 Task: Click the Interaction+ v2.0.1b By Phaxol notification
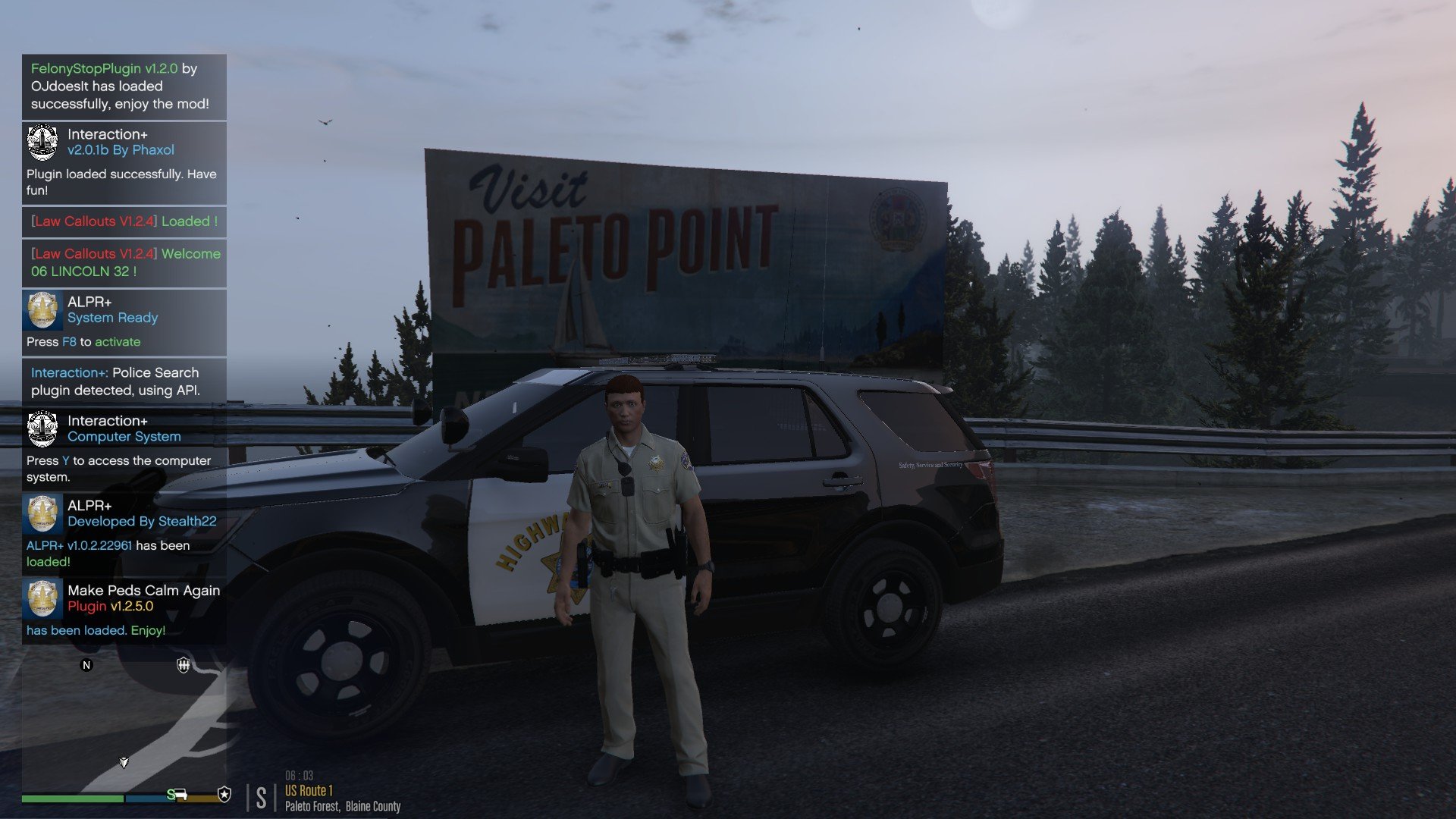(x=124, y=162)
